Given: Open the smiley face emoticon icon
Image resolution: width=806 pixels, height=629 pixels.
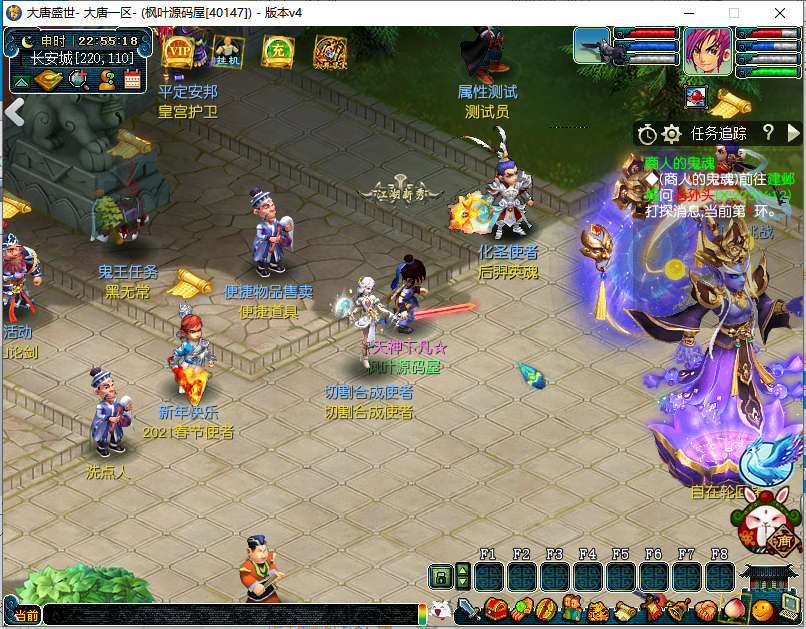Looking at the screenshot, I should [x=762, y=608].
